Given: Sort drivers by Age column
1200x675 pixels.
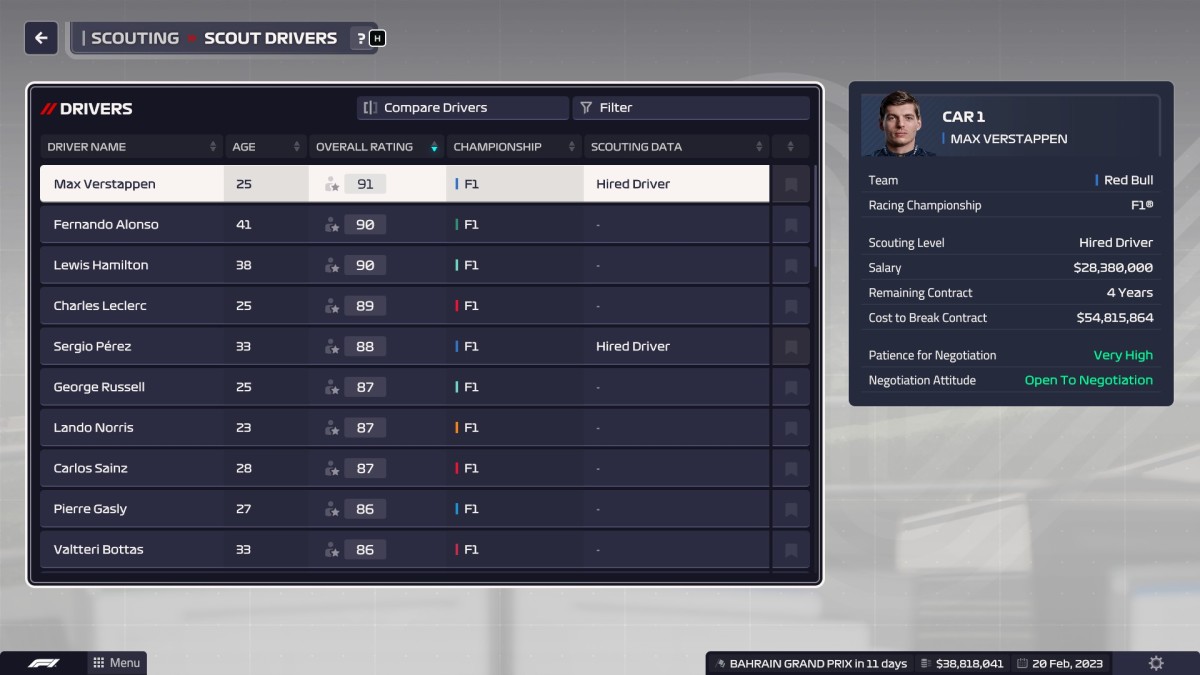Looking at the screenshot, I should [x=265, y=147].
